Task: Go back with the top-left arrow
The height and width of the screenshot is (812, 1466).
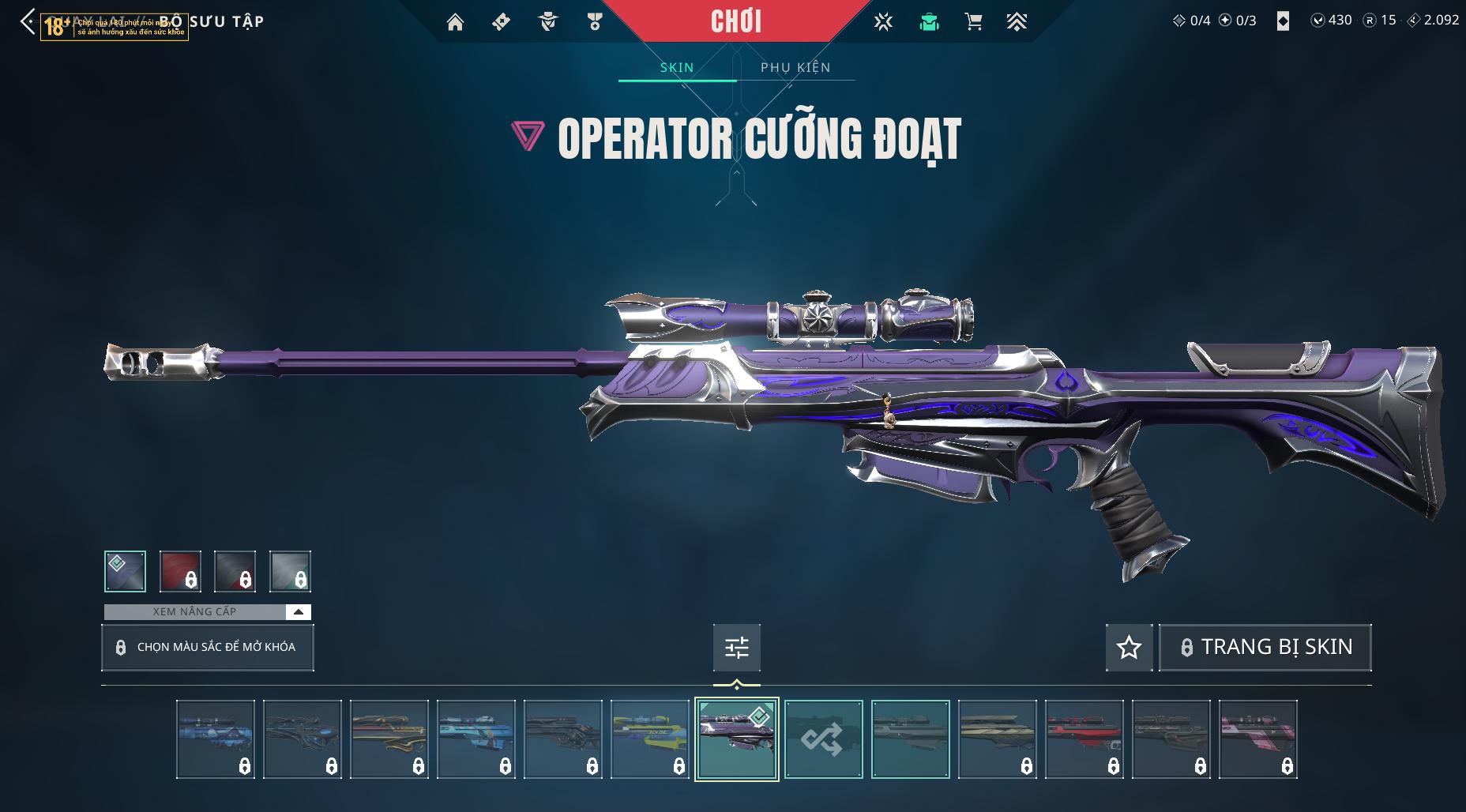Action: pyautogui.click(x=28, y=22)
